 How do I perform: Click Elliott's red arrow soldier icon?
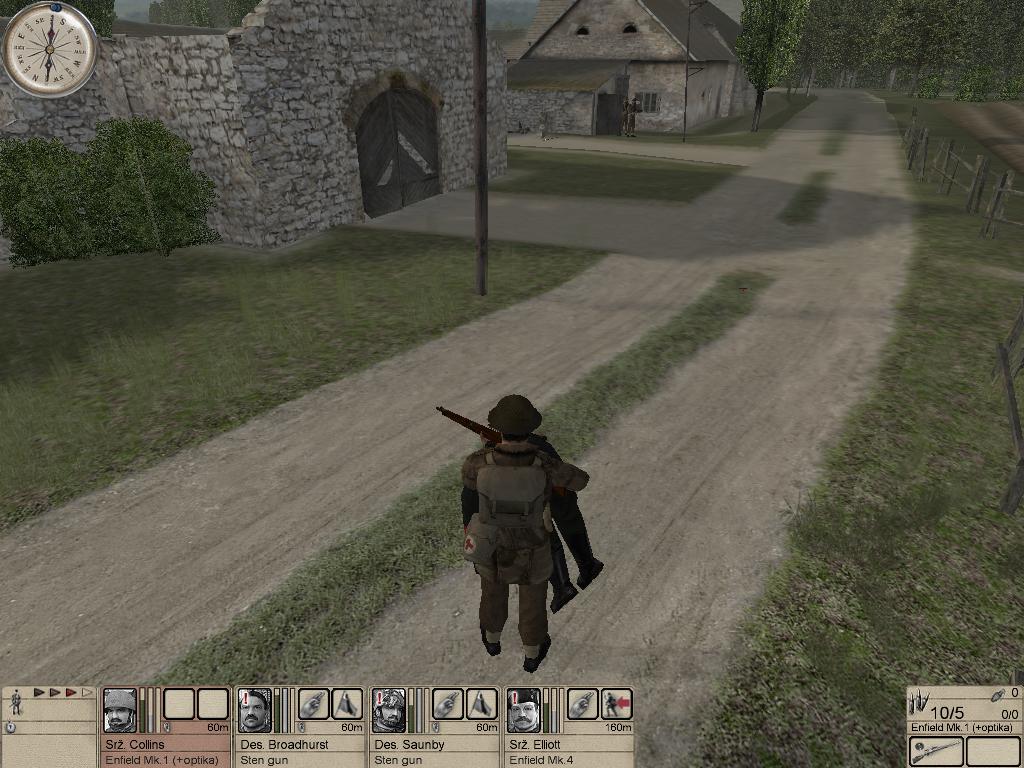point(616,704)
